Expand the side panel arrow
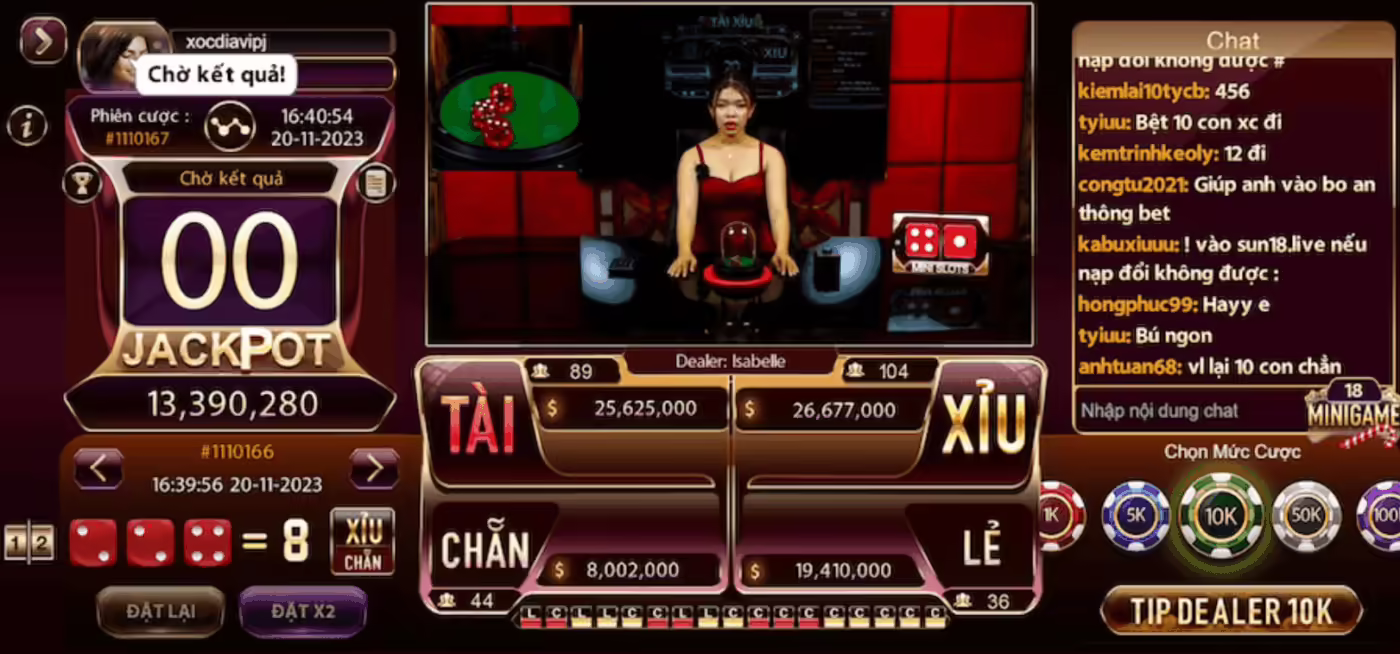 [x=43, y=41]
